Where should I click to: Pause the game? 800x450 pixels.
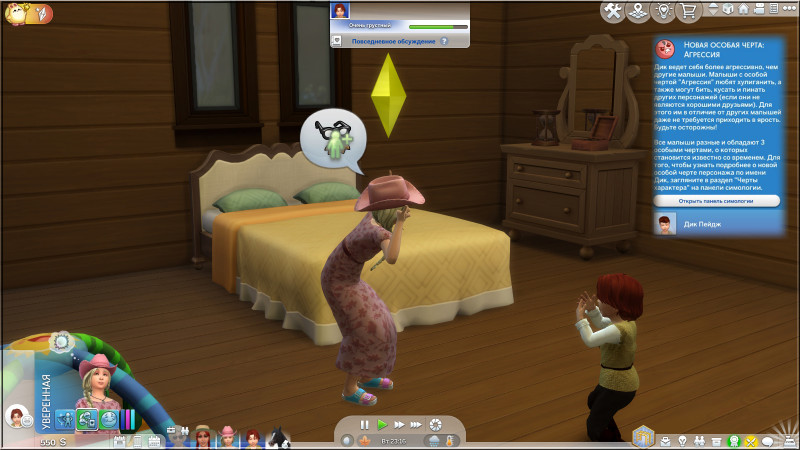click(365, 424)
